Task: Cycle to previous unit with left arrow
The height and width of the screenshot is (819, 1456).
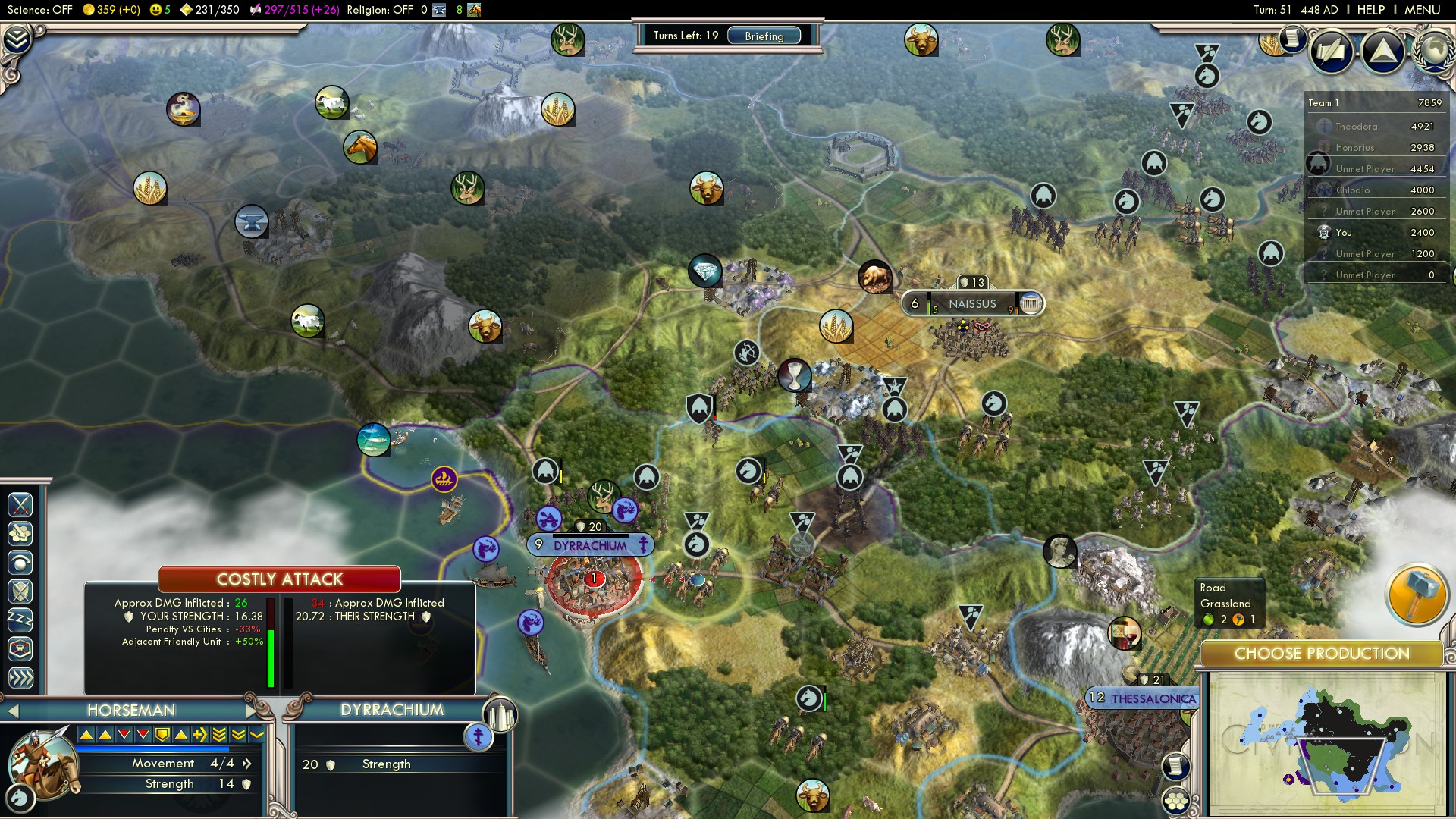Action: point(13,711)
